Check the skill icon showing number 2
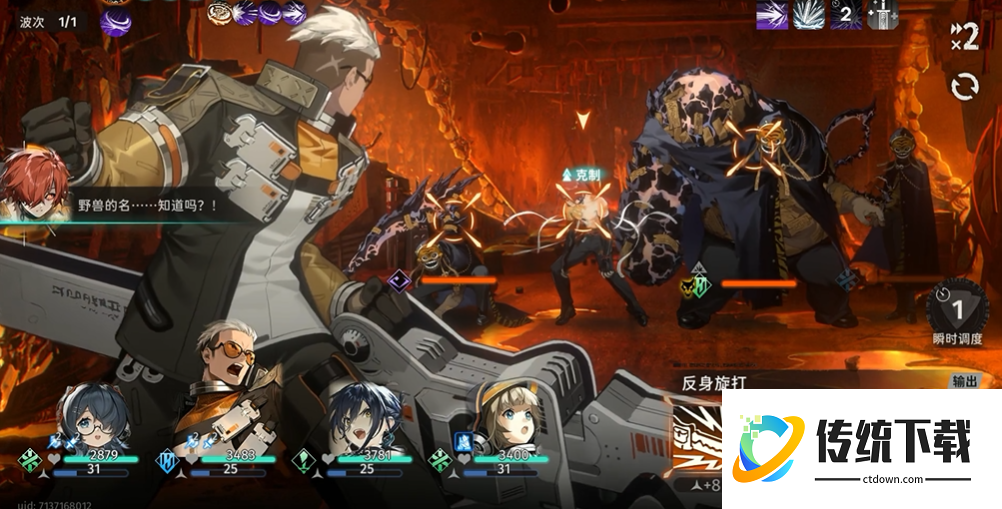 click(846, 15)
